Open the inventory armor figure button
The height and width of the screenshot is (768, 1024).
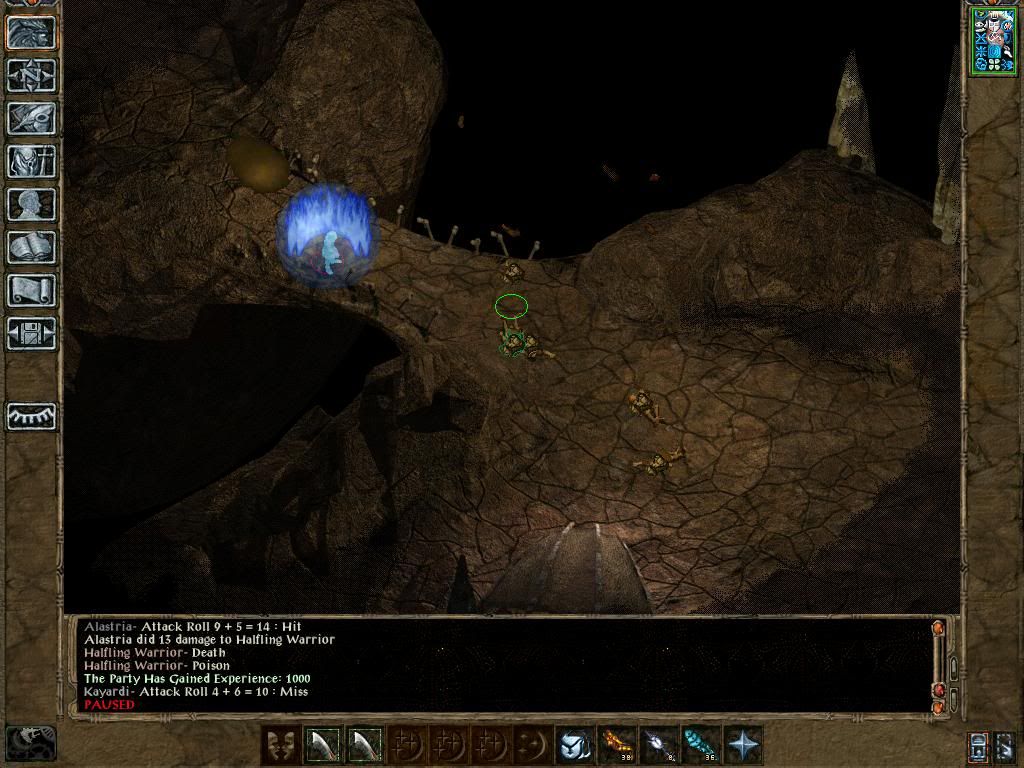point(31,161)
